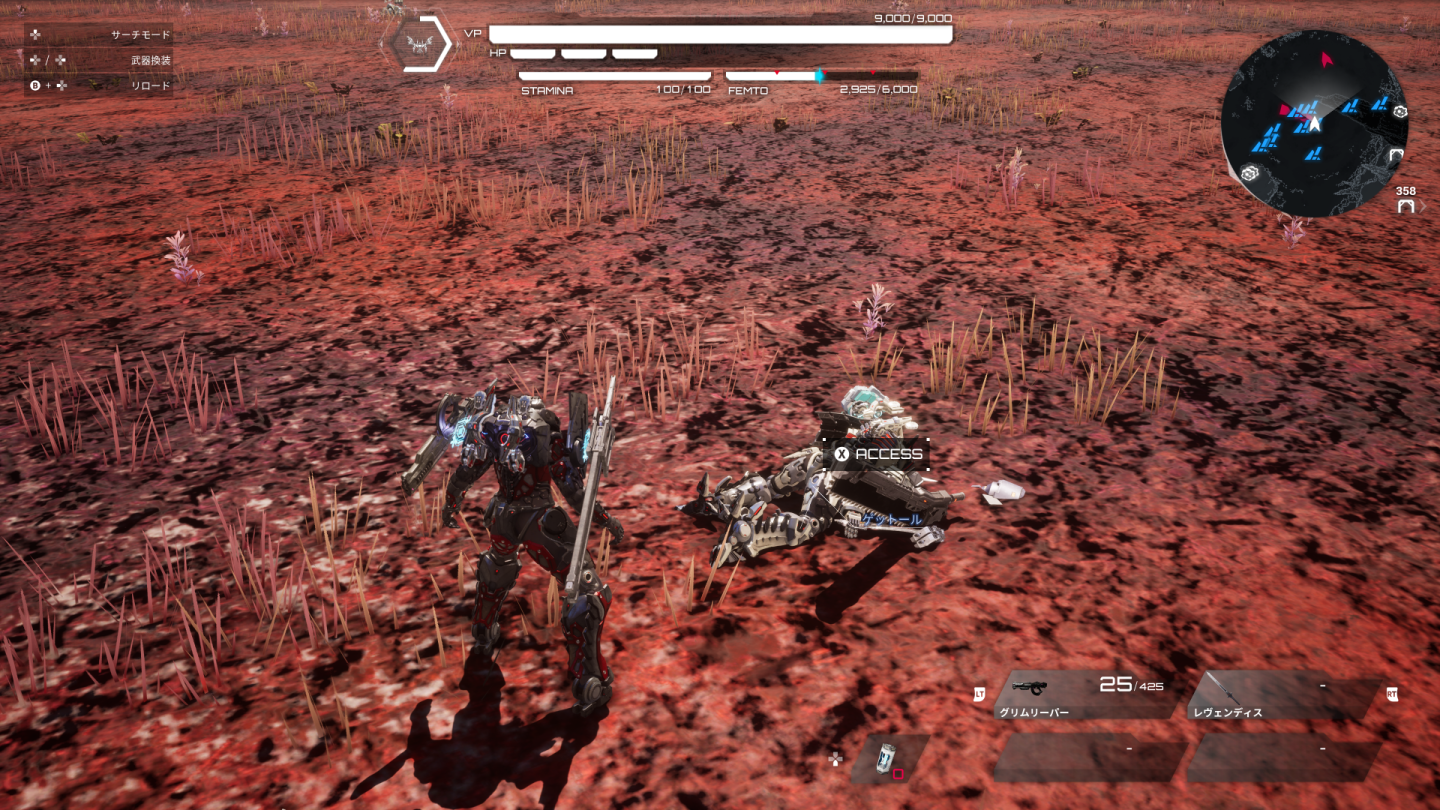Viewport: 1440px width, 810px height.
Task: Select the グリムリーパー weapon slot
Action: pyautogui.click(x=1085, y=695)
